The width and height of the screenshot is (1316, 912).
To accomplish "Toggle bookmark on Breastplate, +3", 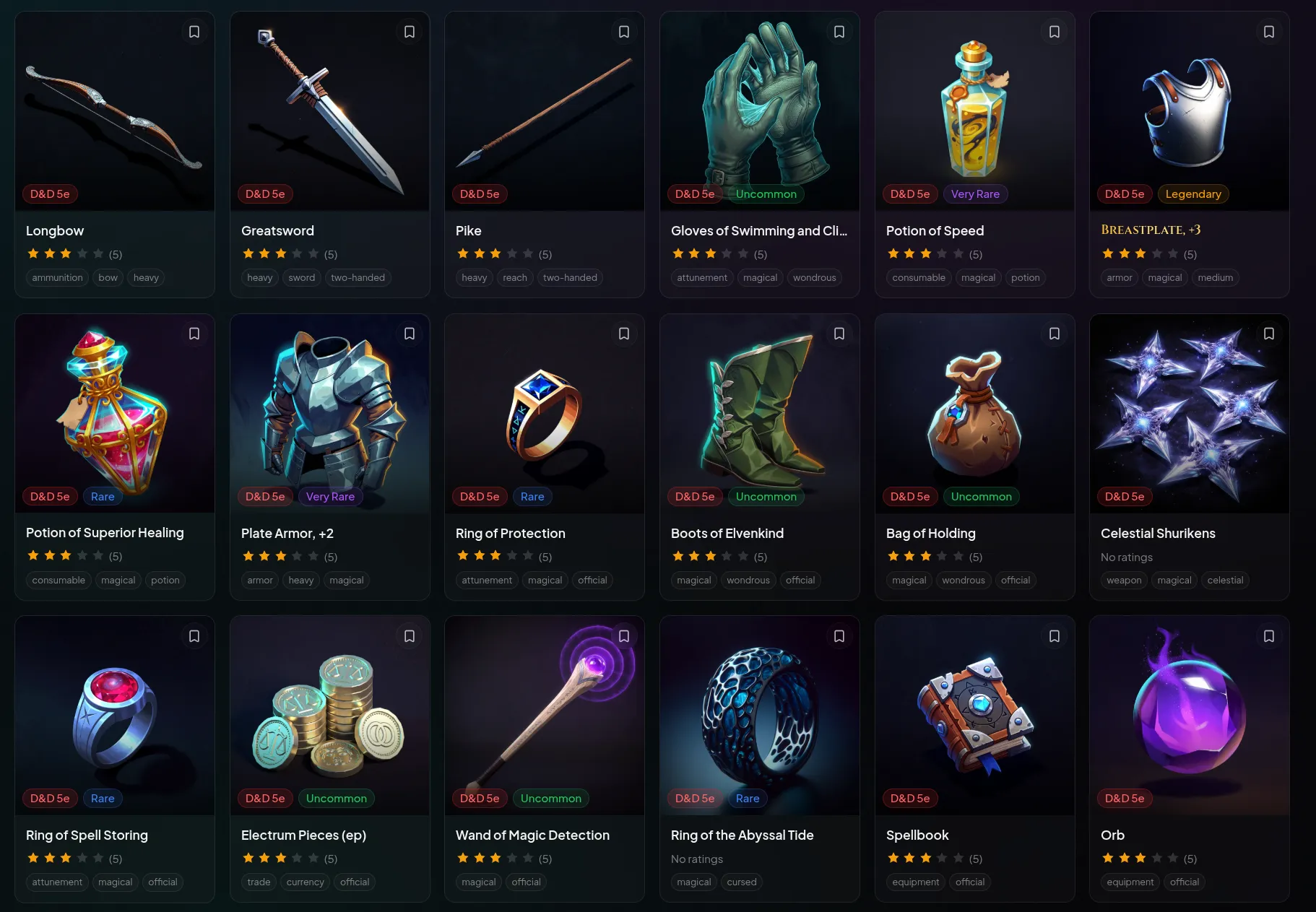I will pos(1269,31).
